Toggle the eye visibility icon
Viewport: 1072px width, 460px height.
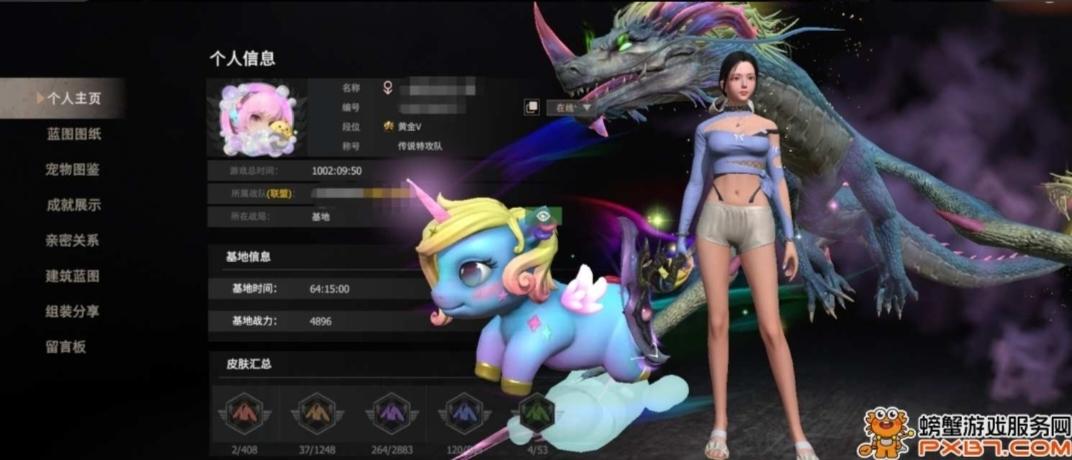point(545,213)
